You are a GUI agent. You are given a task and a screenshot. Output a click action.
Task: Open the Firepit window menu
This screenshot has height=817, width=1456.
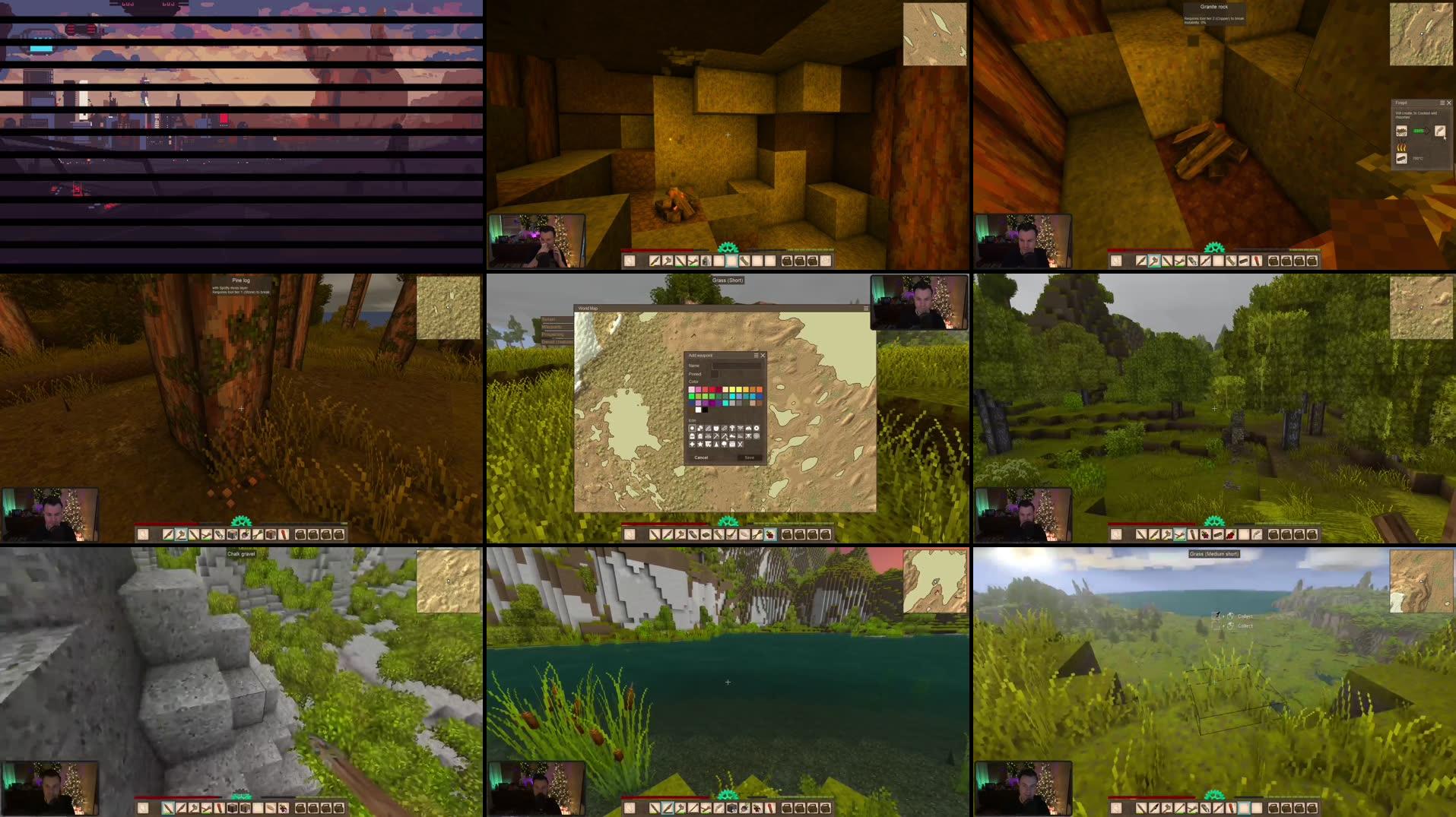pyautogui.click(x=1442, y=103)
